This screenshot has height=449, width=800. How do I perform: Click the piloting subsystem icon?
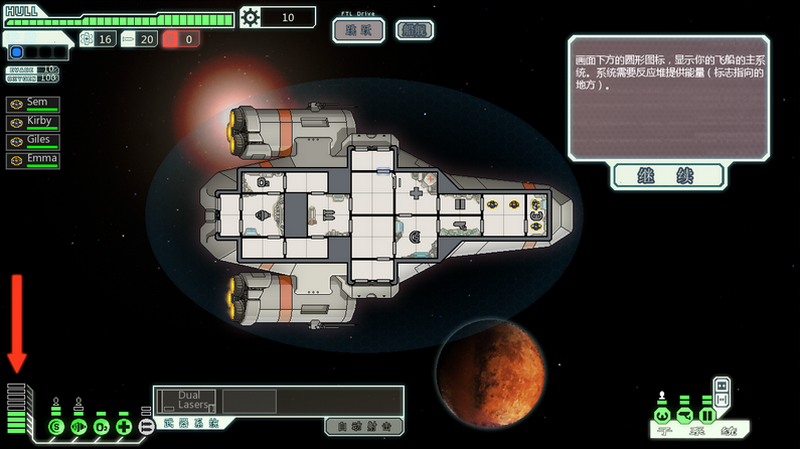[661, 415]
